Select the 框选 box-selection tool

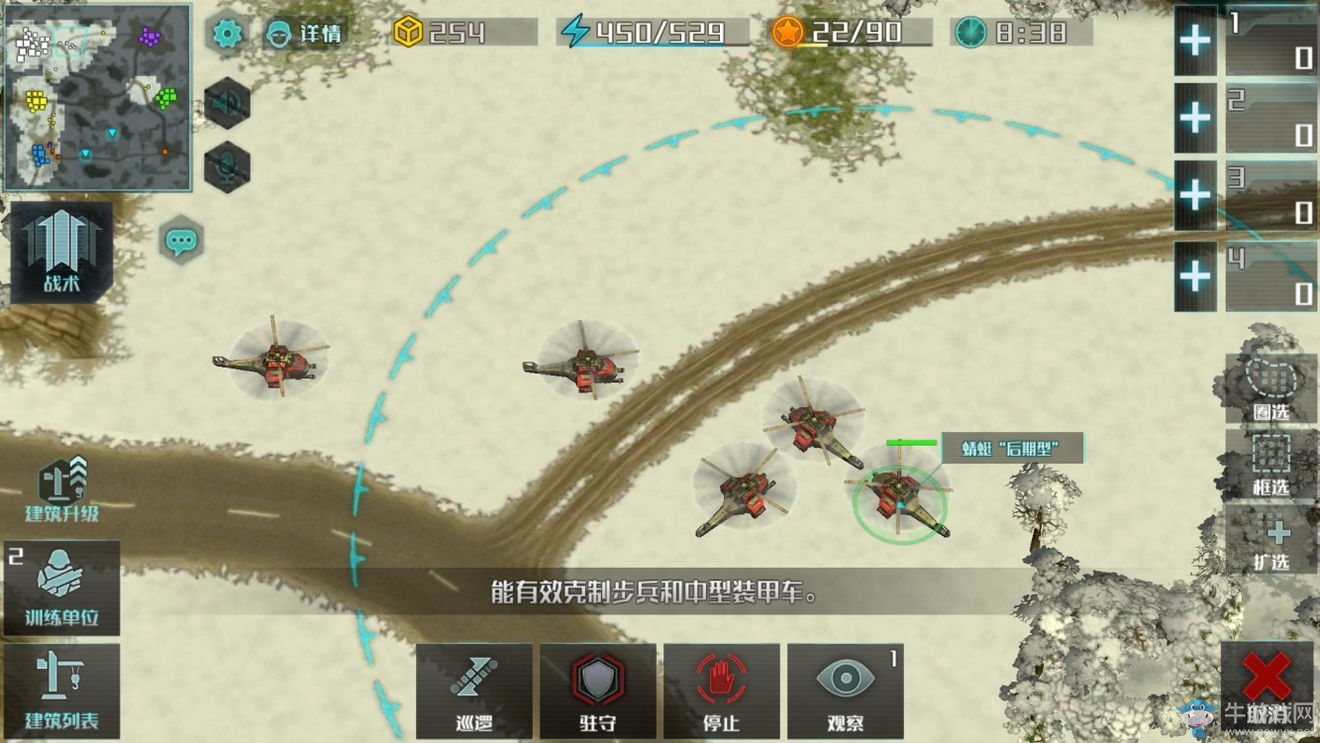1270,465
